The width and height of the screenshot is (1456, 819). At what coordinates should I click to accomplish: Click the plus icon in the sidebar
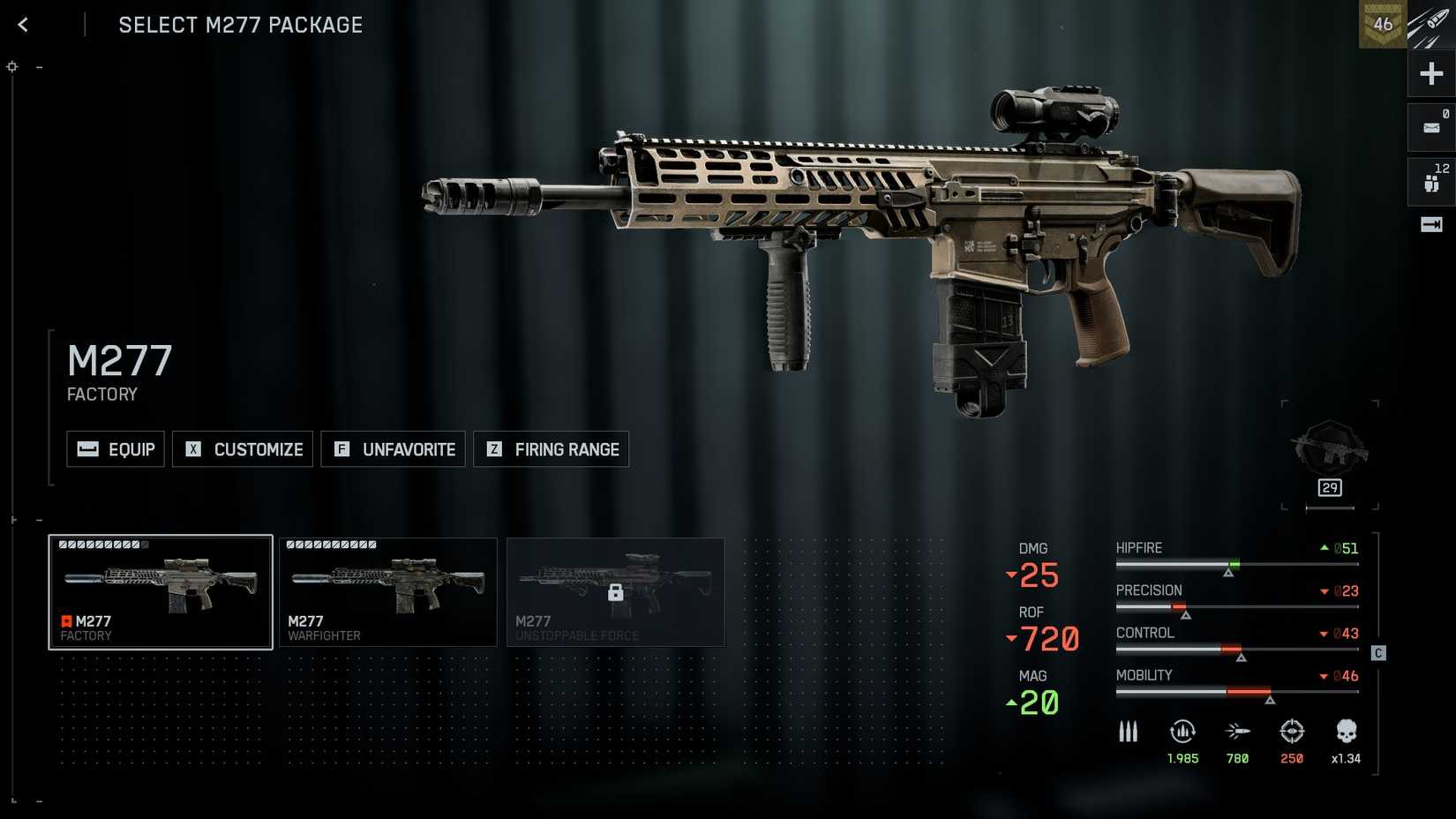(1431, 73)
